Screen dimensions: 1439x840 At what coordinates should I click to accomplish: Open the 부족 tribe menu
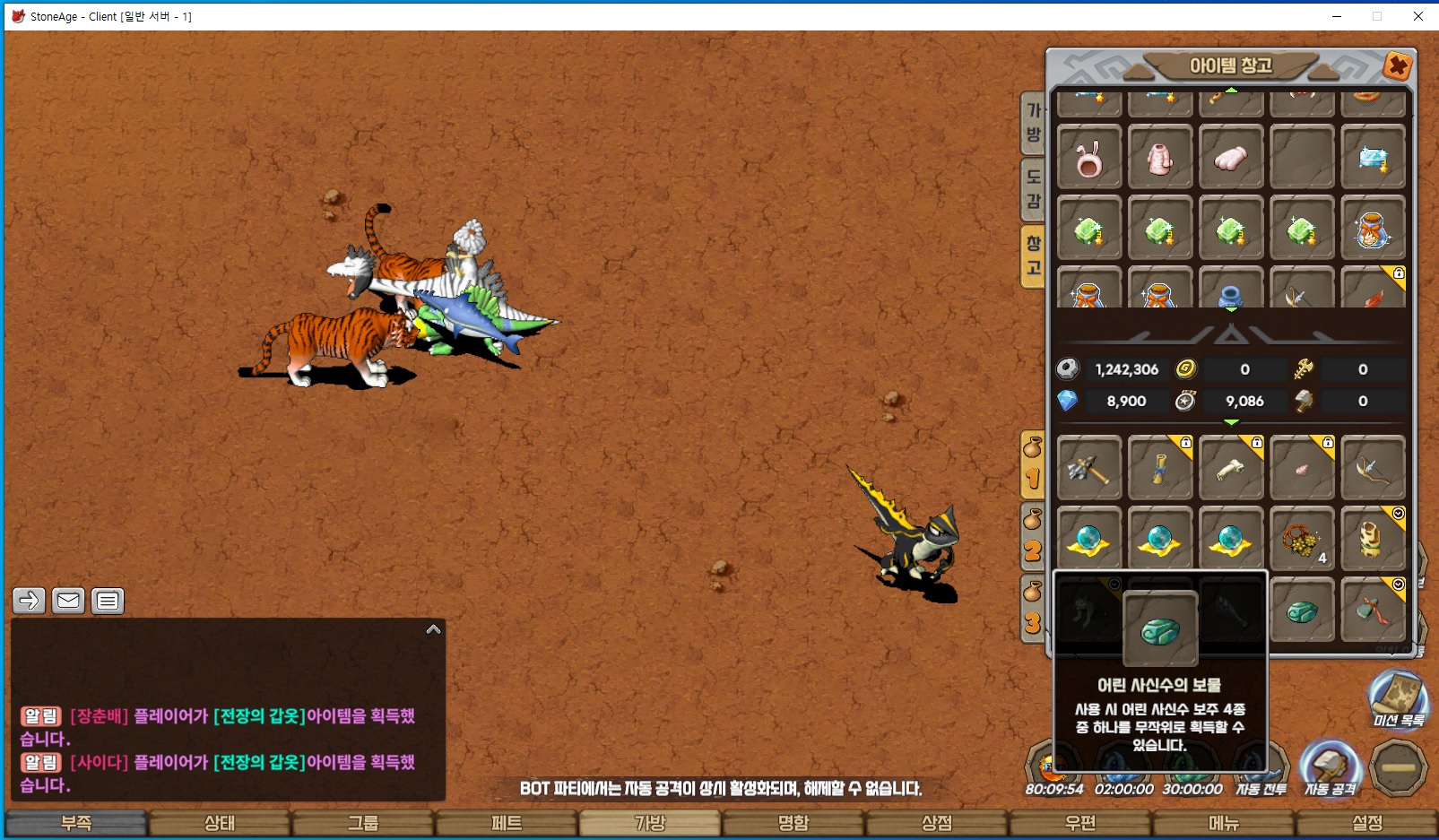[76, 823]
